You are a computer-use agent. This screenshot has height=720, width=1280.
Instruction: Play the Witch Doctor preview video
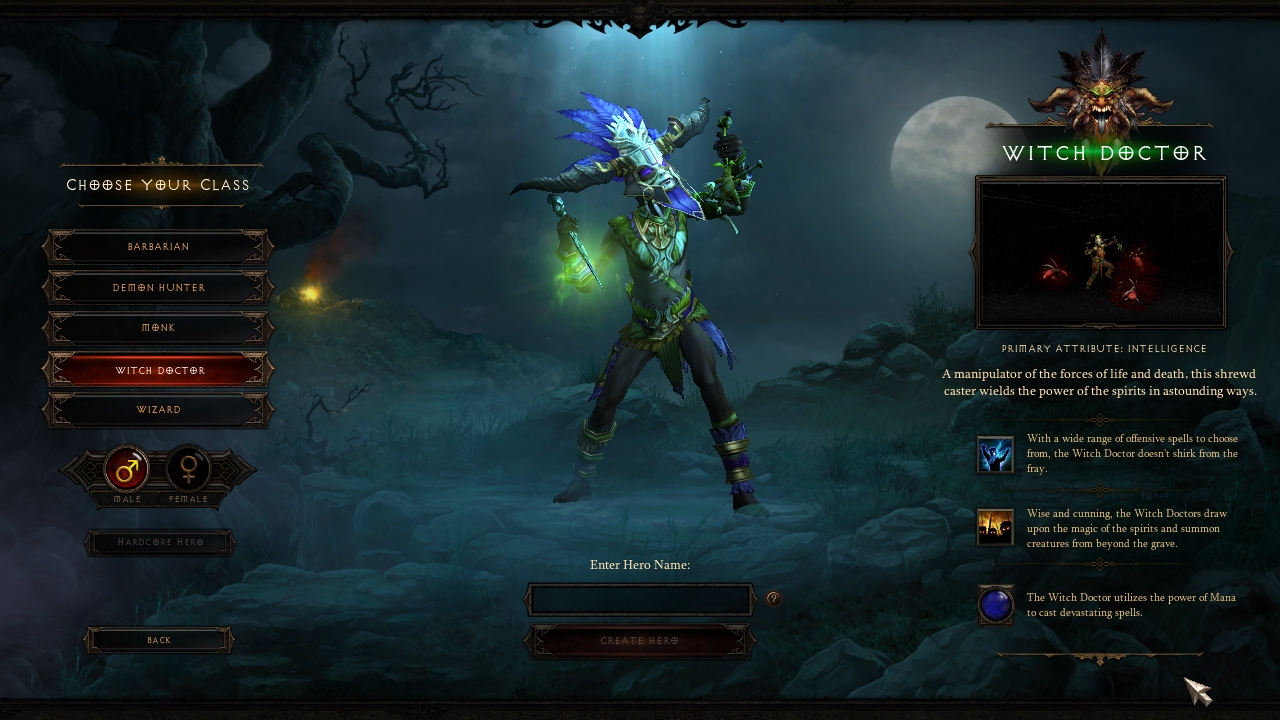[1100, 253]
